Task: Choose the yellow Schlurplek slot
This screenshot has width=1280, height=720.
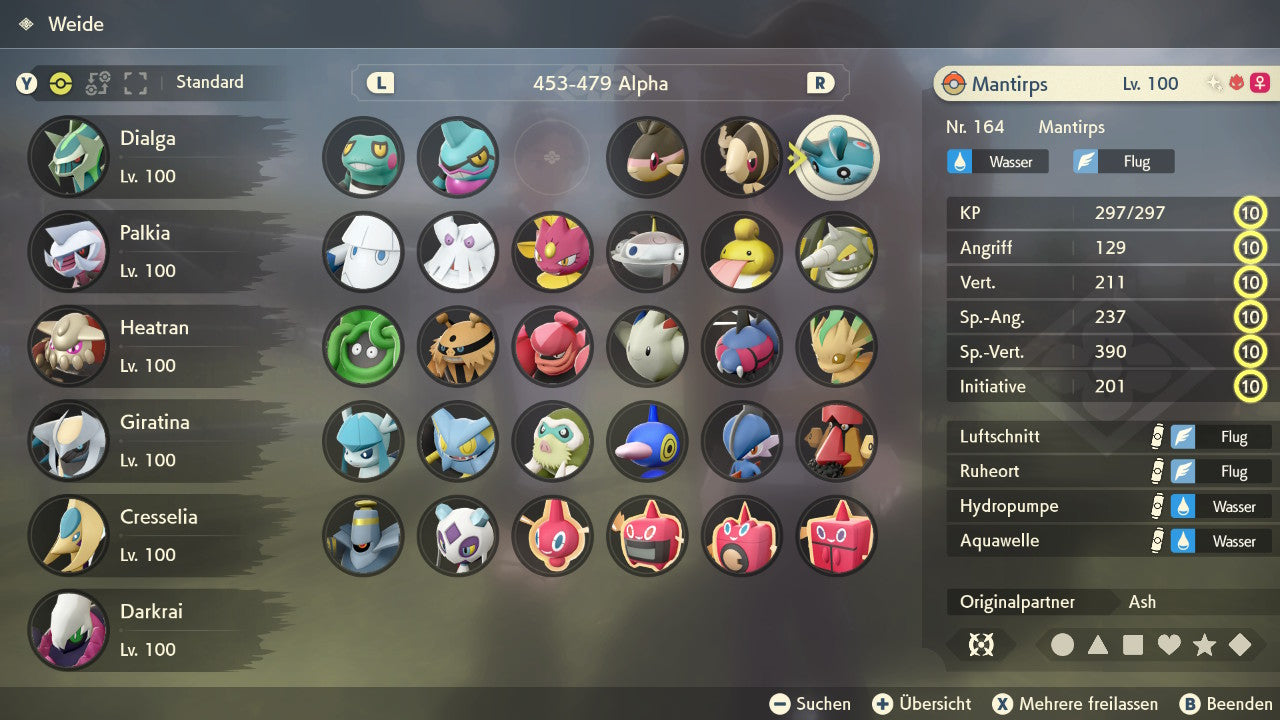Action: pyautogui.click(x=742, y=252)
